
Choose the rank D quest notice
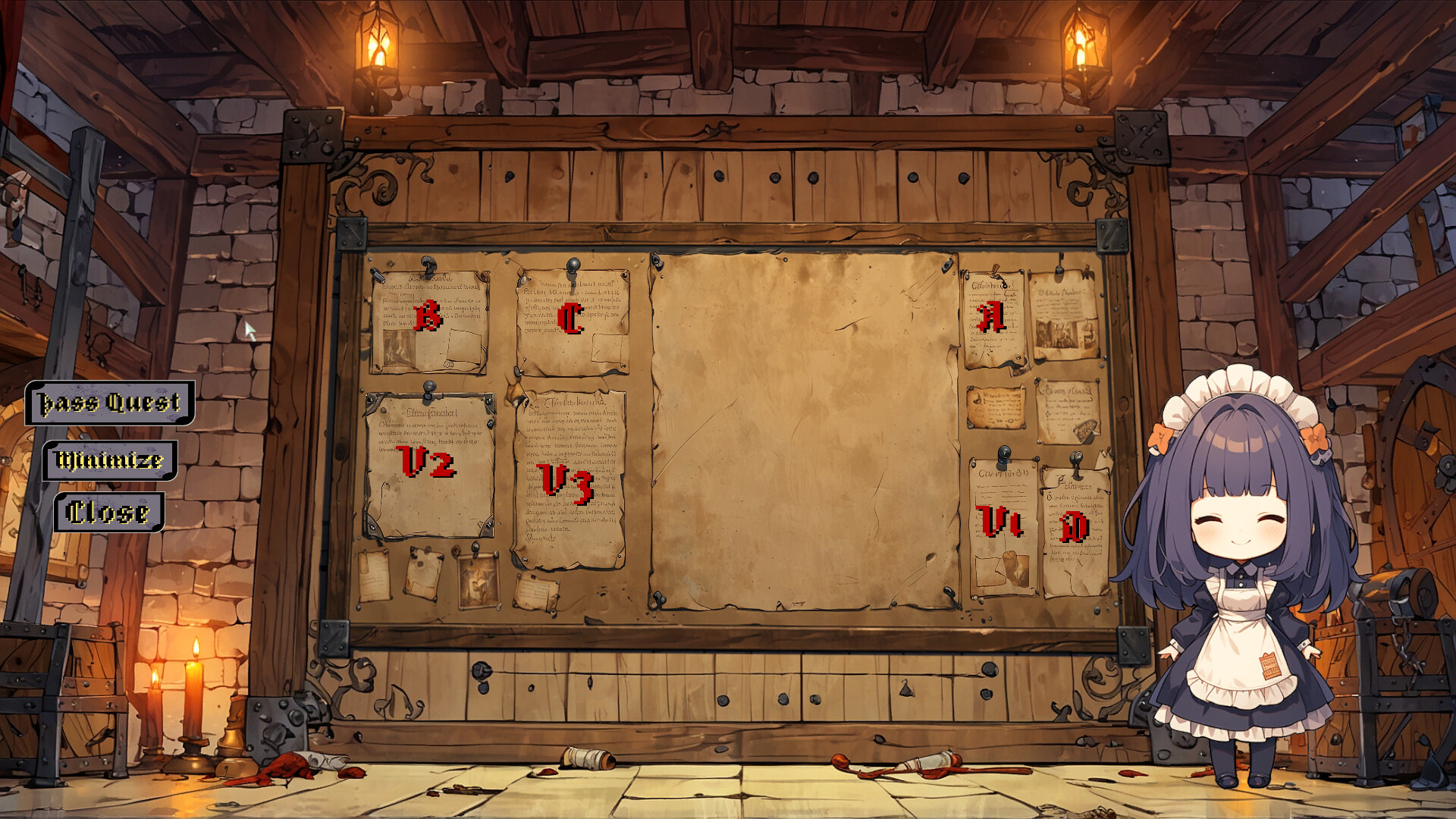pyautogui.click(x=1074, y=527)
